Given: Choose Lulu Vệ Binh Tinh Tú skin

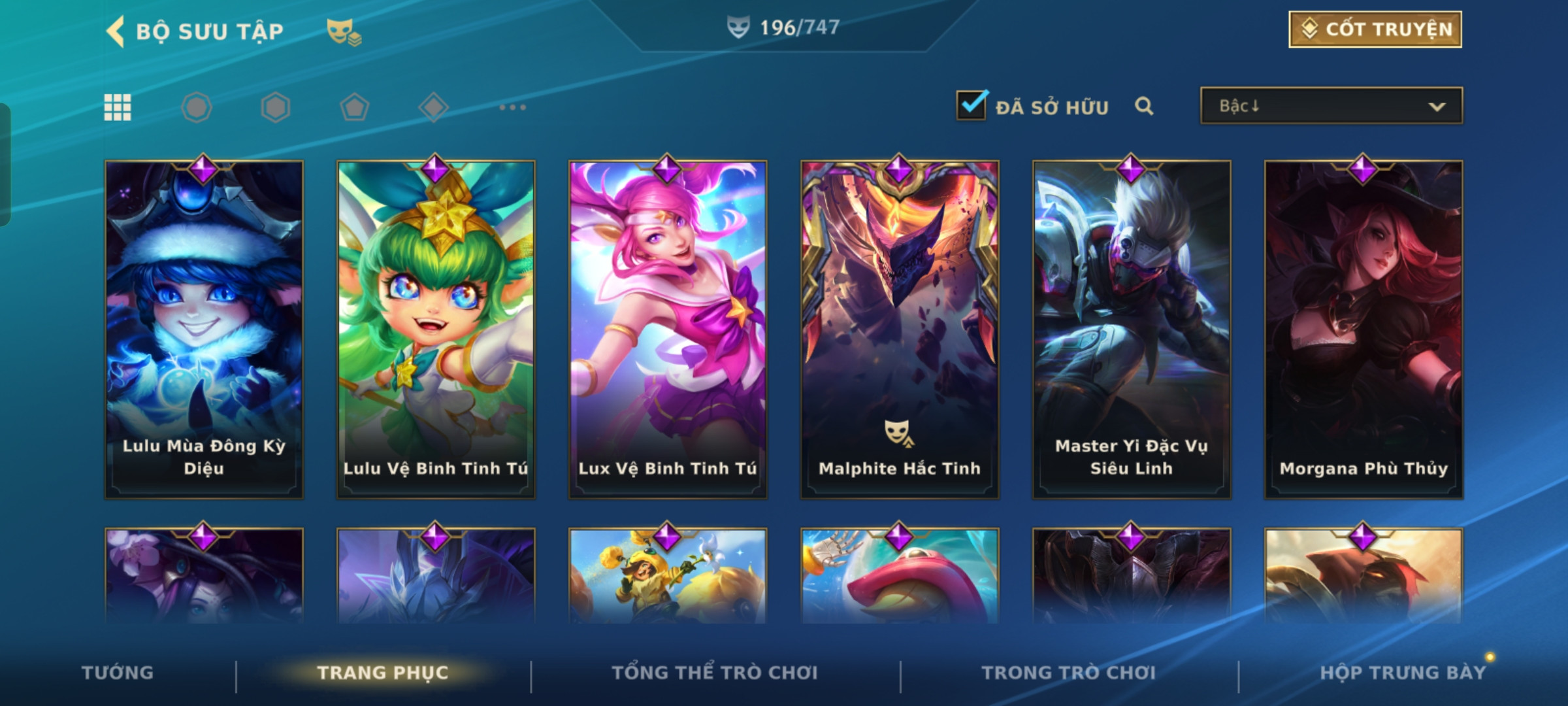Looking at the screenshot, I should [436, 329].
